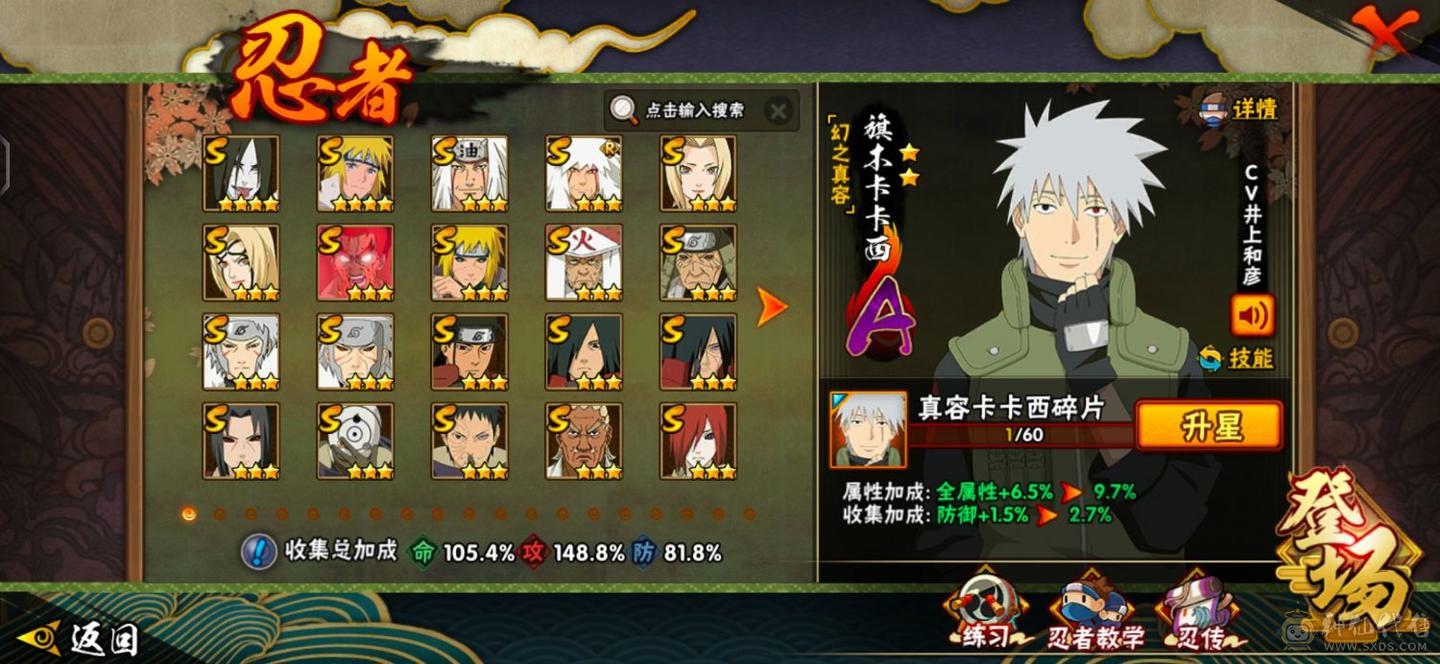
Task: Select the Third Hokage portrait with 火 hat
Action: coord(583,262)
